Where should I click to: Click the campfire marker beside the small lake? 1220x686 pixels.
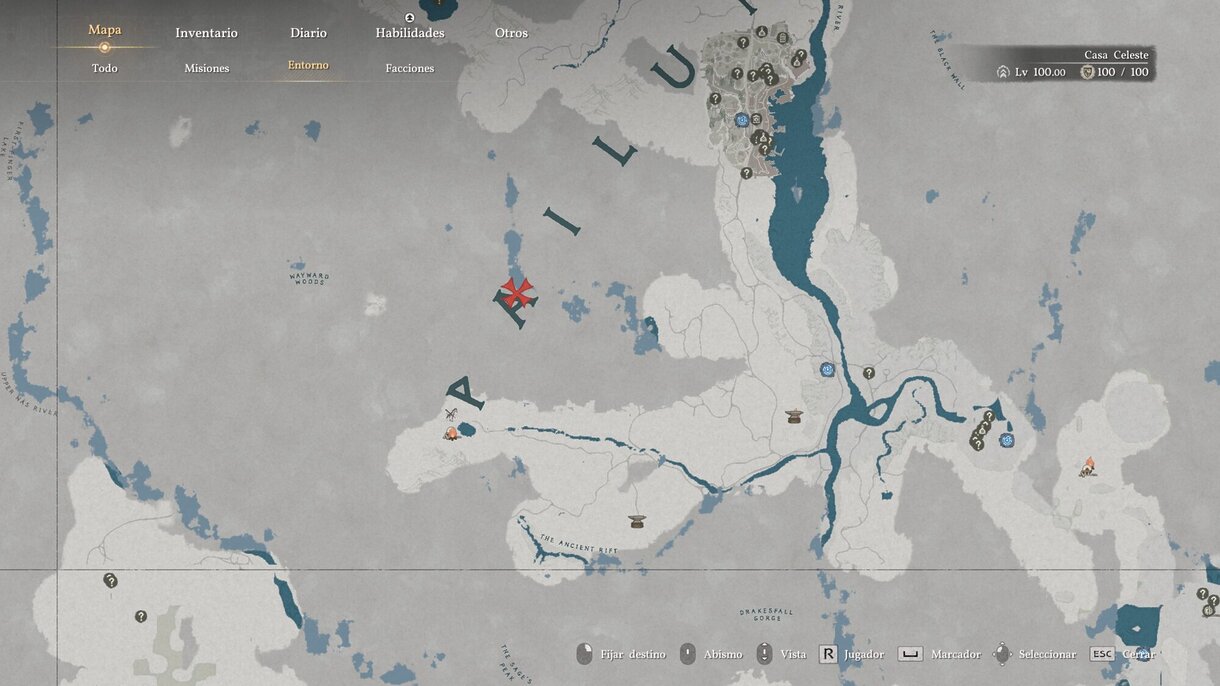click(452, 433)
